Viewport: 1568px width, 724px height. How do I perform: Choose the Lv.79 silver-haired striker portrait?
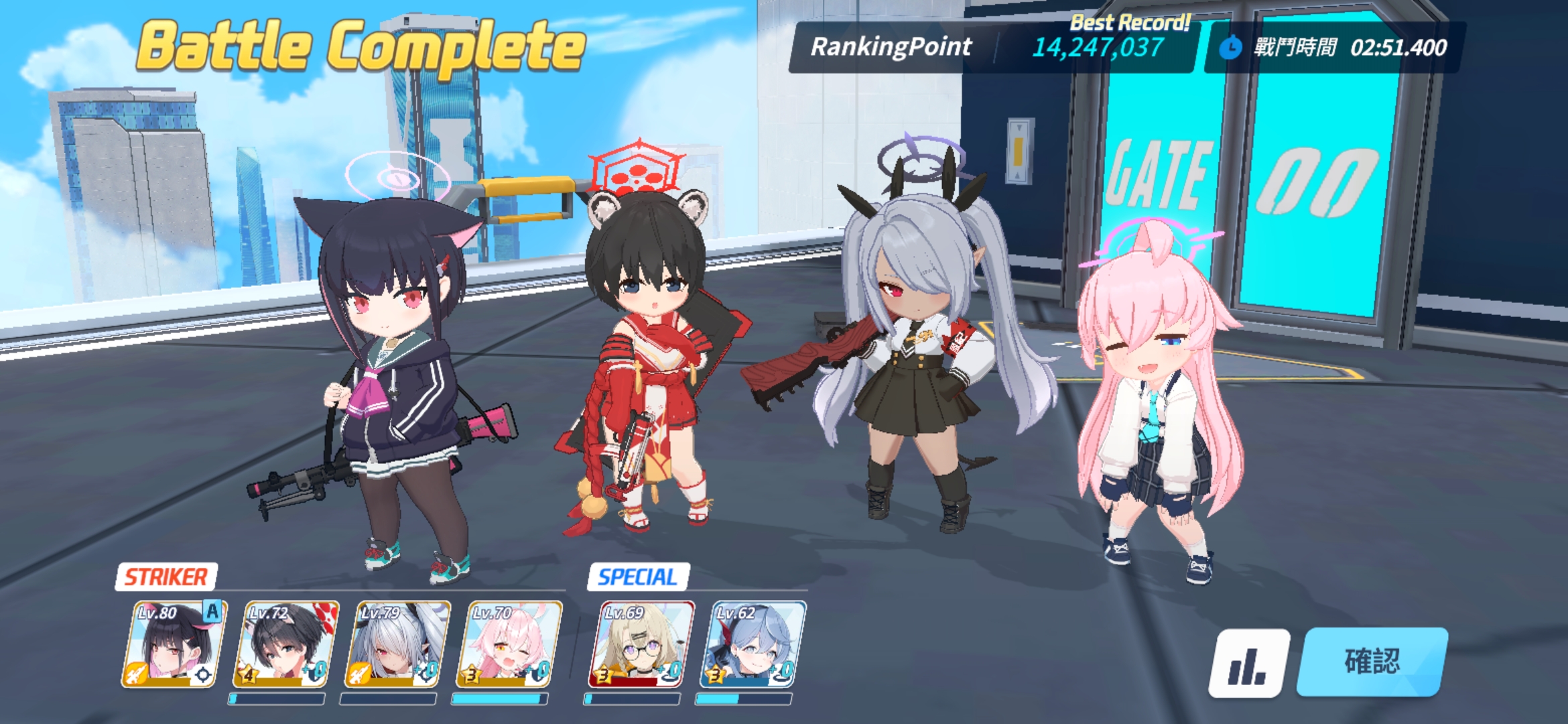click(396, 644)
